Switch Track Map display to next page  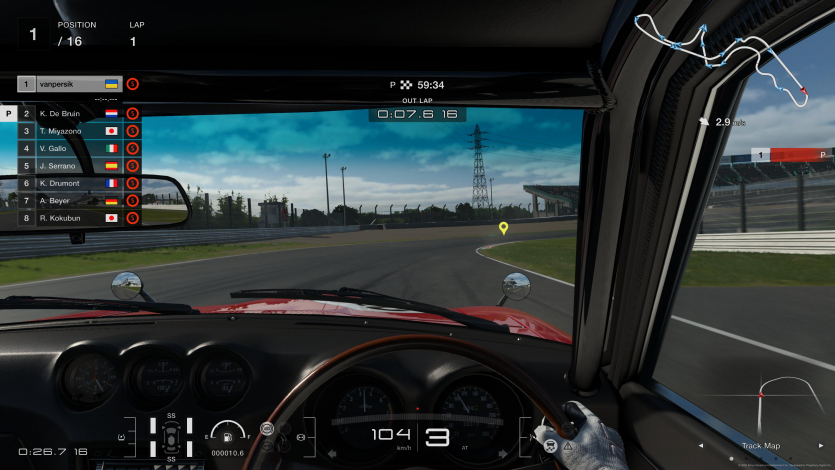pos(820,446)
